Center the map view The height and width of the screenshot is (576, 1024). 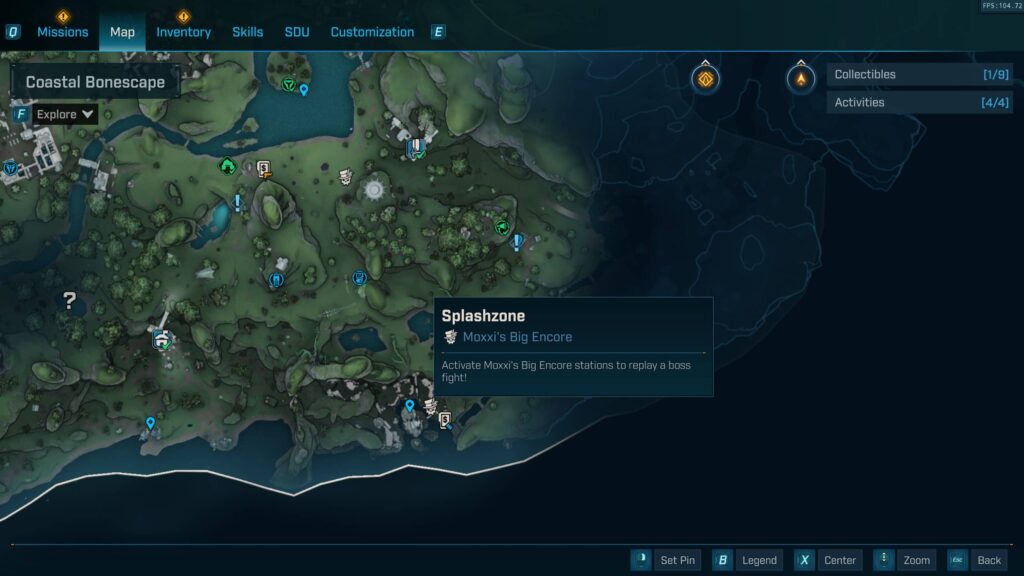click(828, 560)
